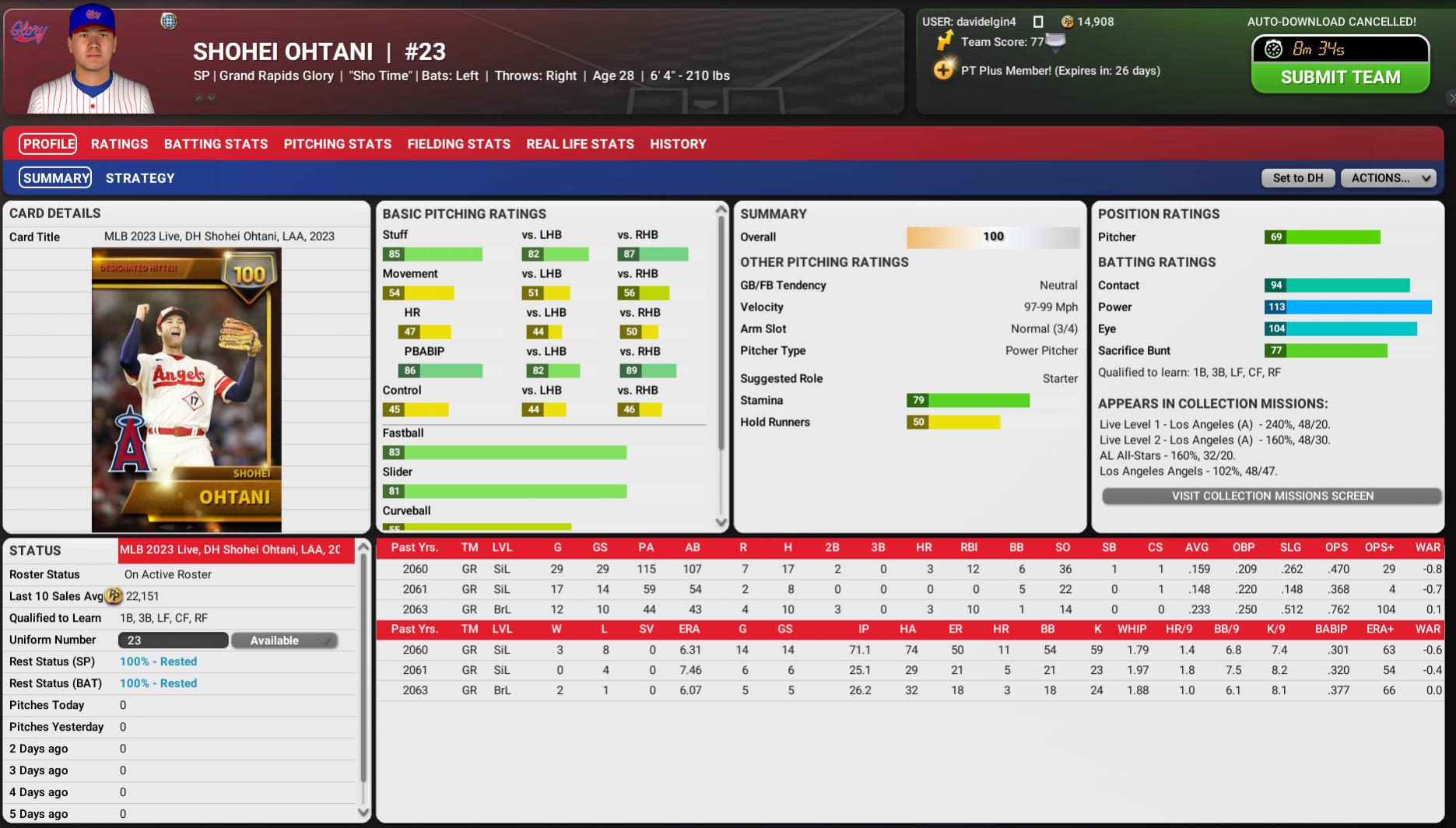Edit the uniform number 23 field
The height and width of the screenshot is (828, 1456).
173,640
